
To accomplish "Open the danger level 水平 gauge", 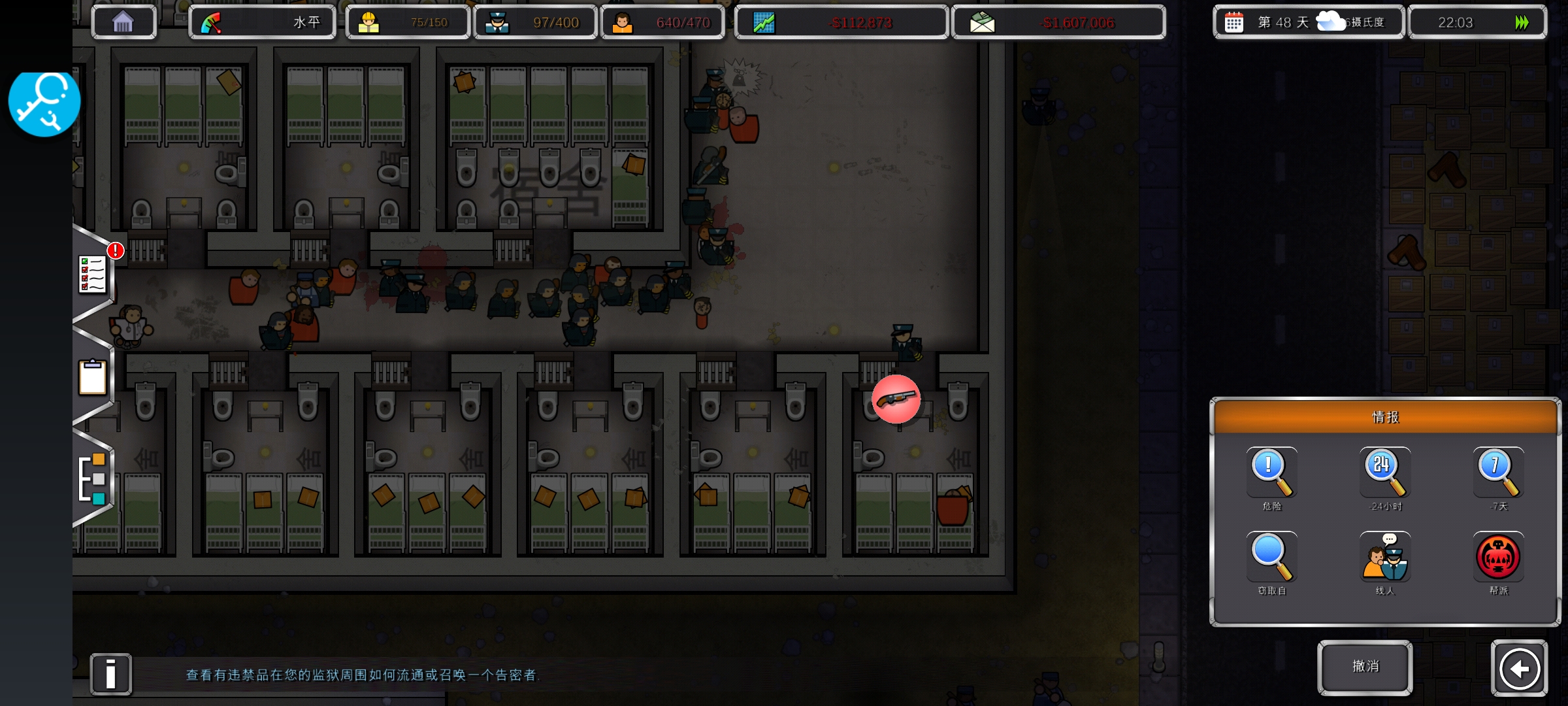I will click(x=262, y=23).
